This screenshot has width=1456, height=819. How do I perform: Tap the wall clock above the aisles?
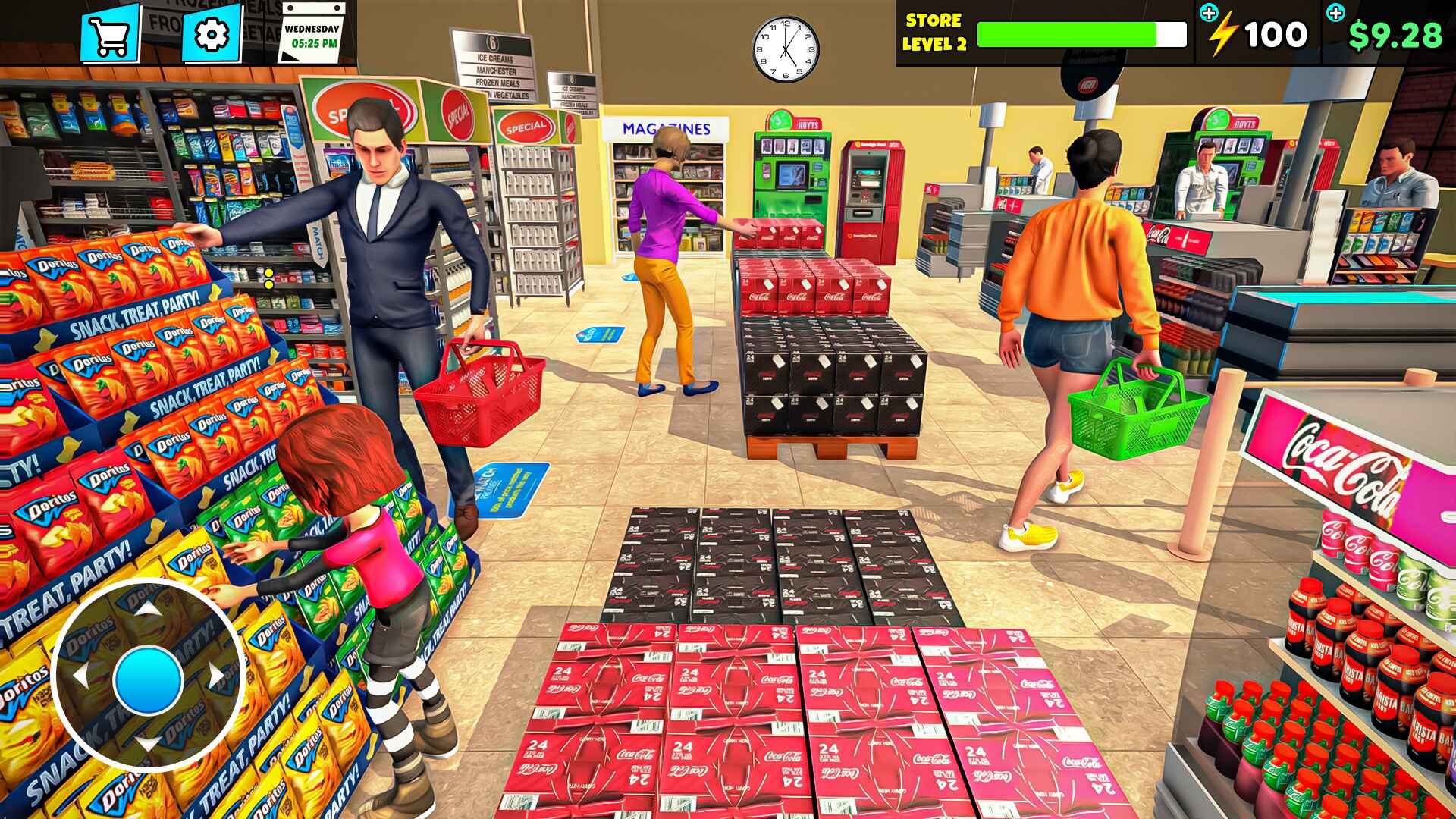[x=785, y=47]
